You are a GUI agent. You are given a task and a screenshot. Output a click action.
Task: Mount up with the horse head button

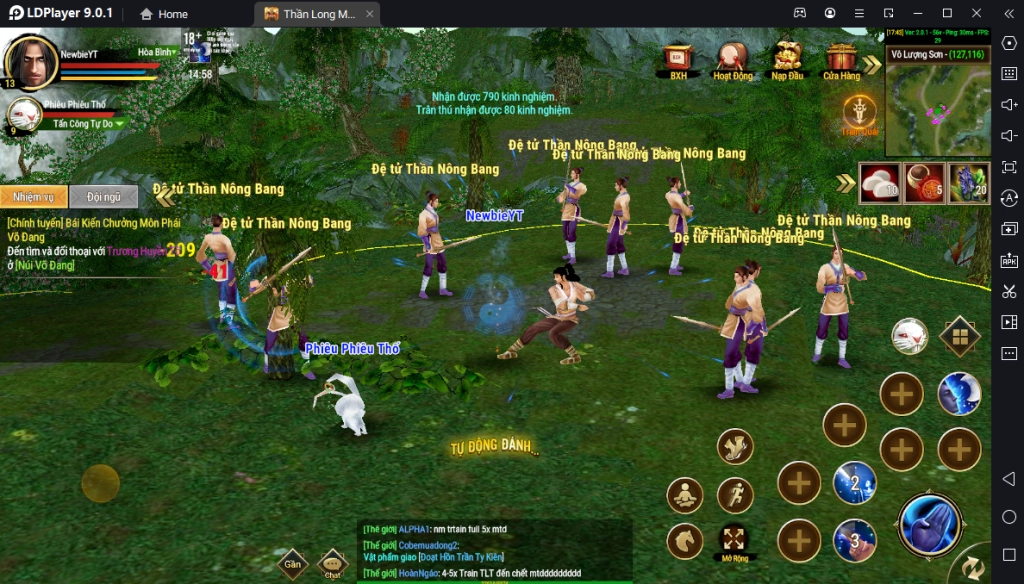coord(684,541)
